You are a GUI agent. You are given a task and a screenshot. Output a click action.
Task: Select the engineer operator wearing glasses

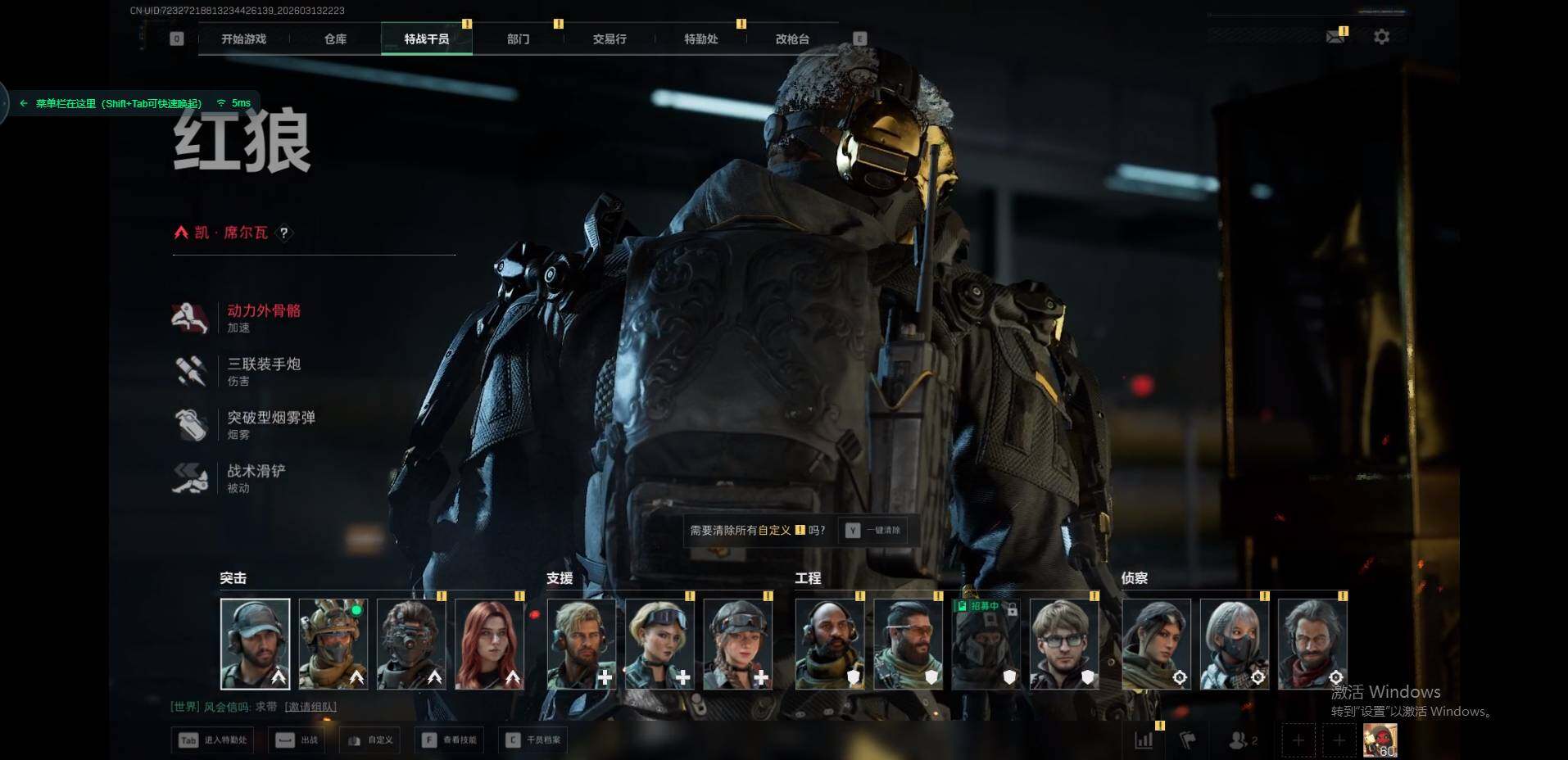point(1063,644)
